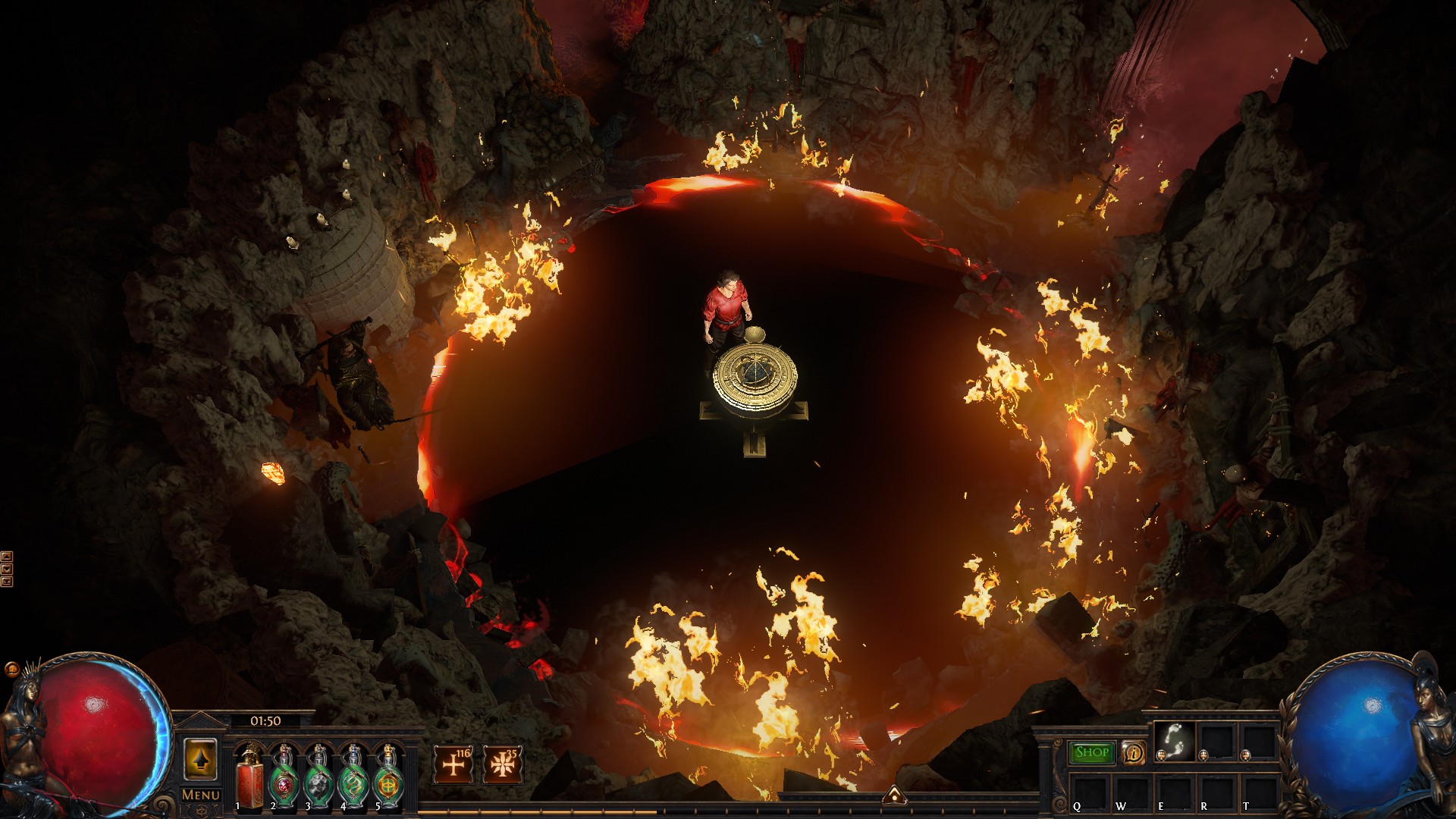1456x819 pixels.
Task: Use the green flask with red gem
Action: click(283, 777)
